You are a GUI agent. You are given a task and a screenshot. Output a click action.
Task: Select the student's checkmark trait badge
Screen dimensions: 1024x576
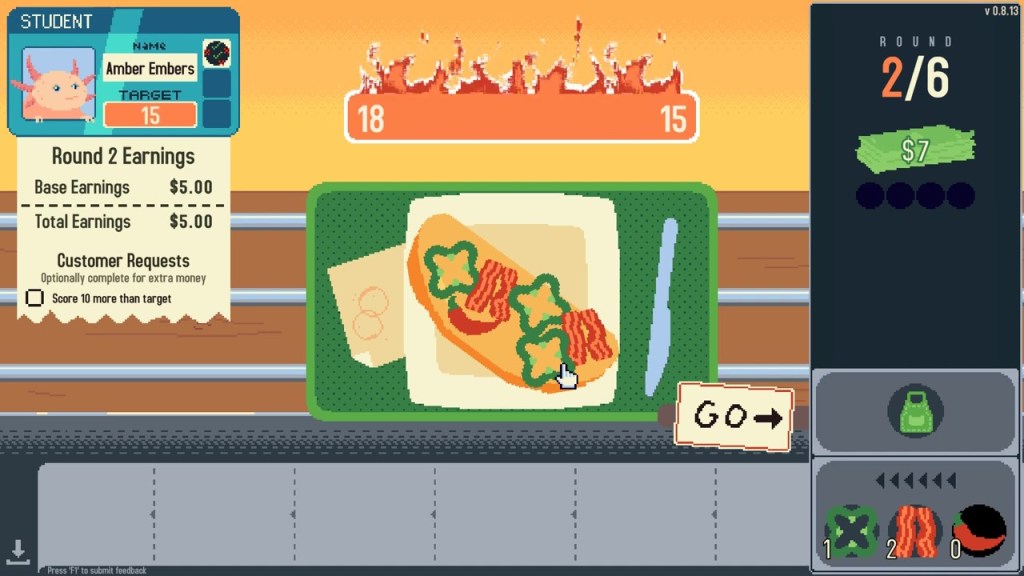[216, 53]
